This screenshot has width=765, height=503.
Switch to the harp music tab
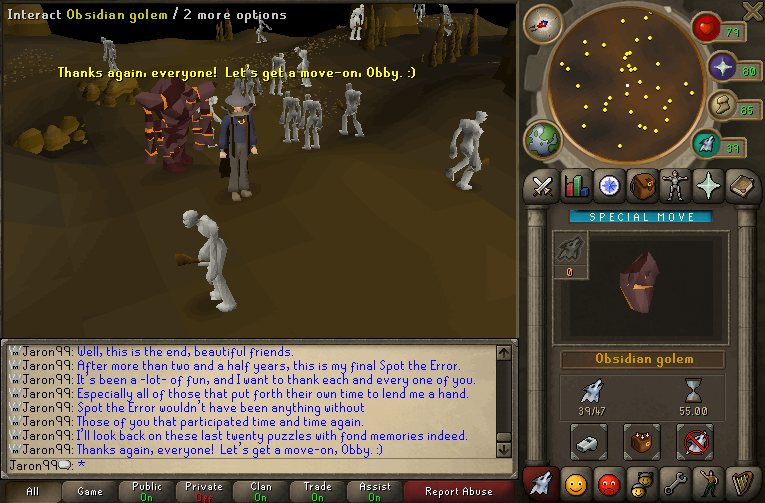coord(740,483)
